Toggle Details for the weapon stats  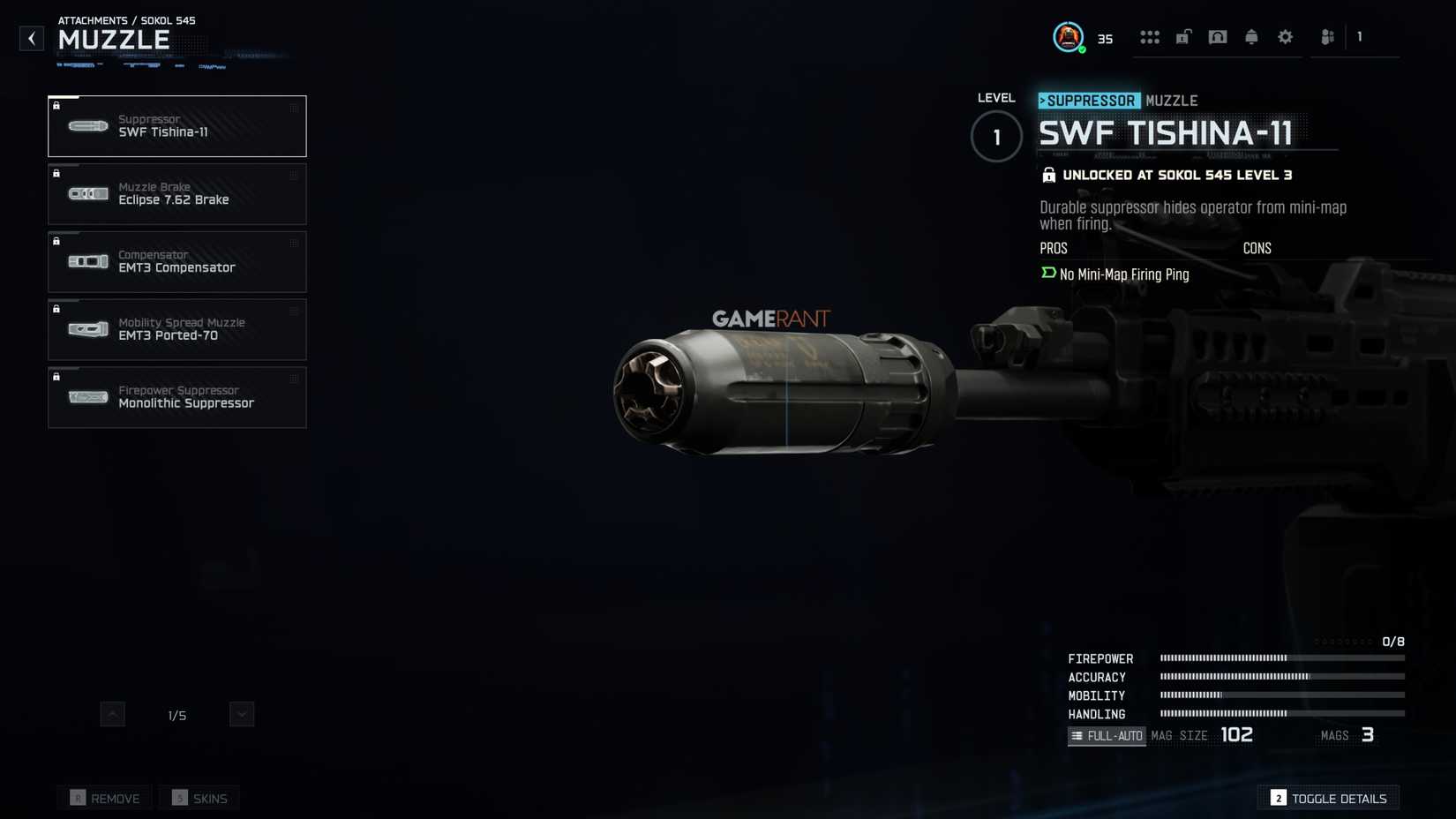click(1329, 797)
